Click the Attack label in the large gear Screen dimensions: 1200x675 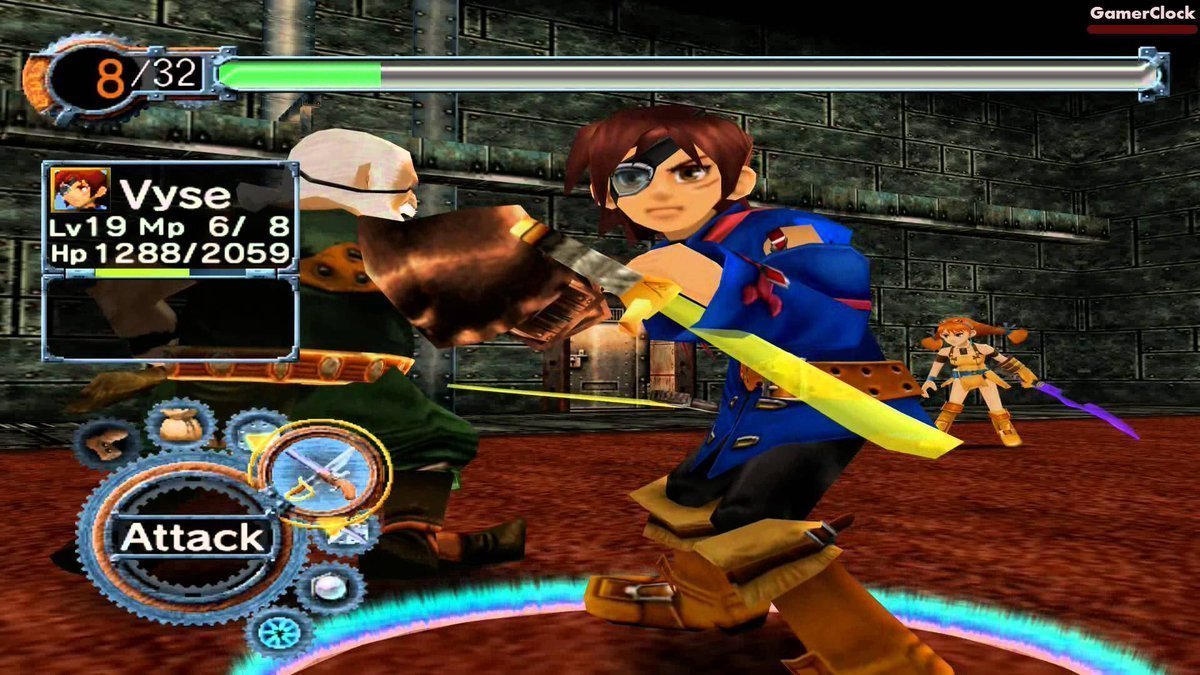click(x=192, y=537)
